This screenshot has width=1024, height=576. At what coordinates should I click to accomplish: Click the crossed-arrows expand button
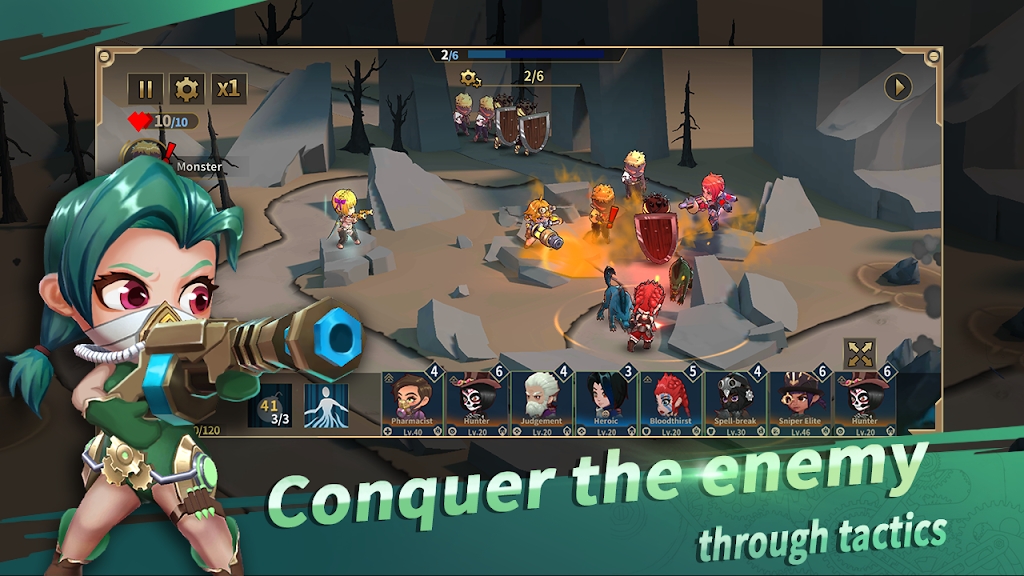coord(859,353)
